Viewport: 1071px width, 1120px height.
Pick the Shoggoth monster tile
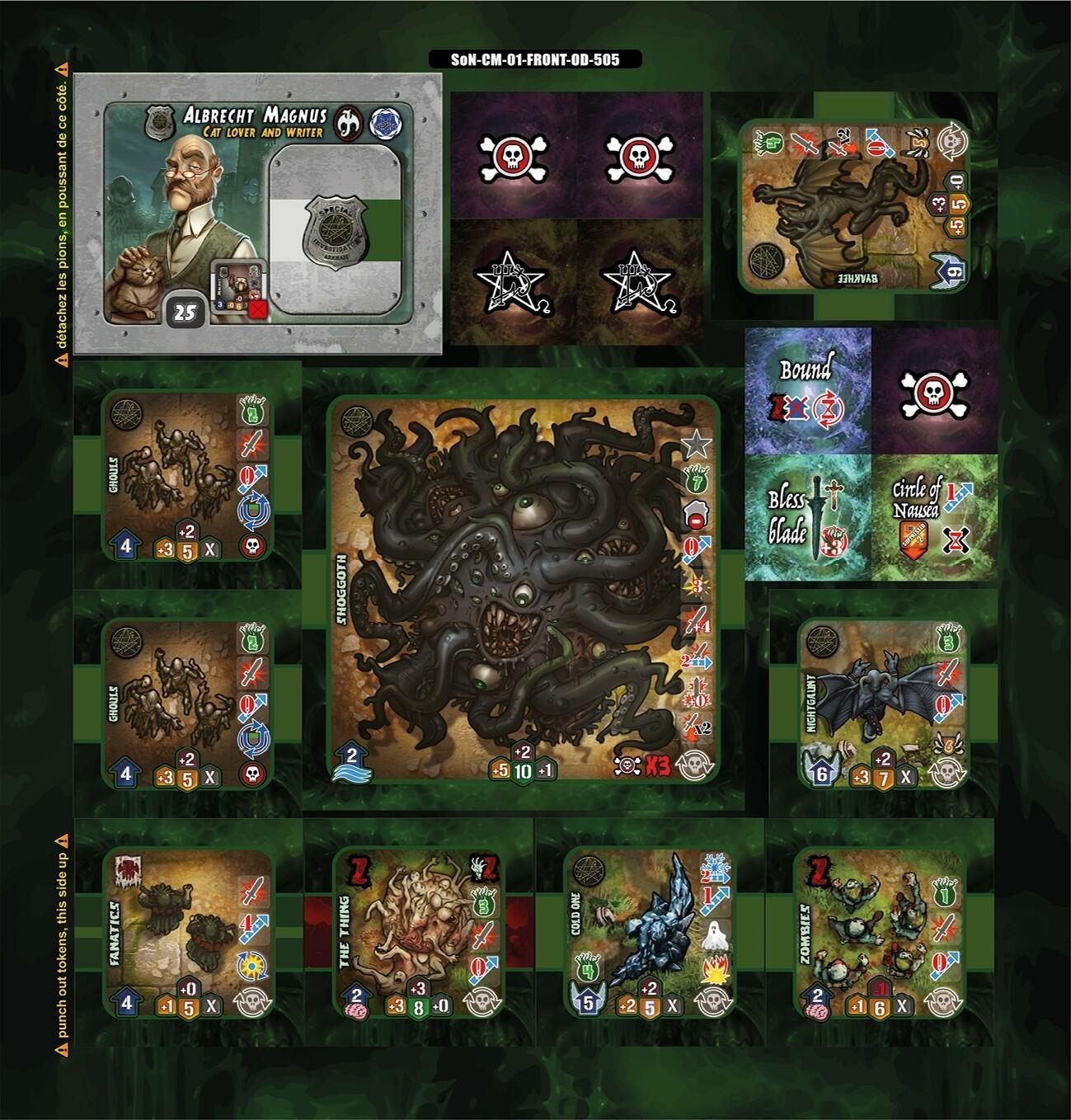tap(524, 591)
